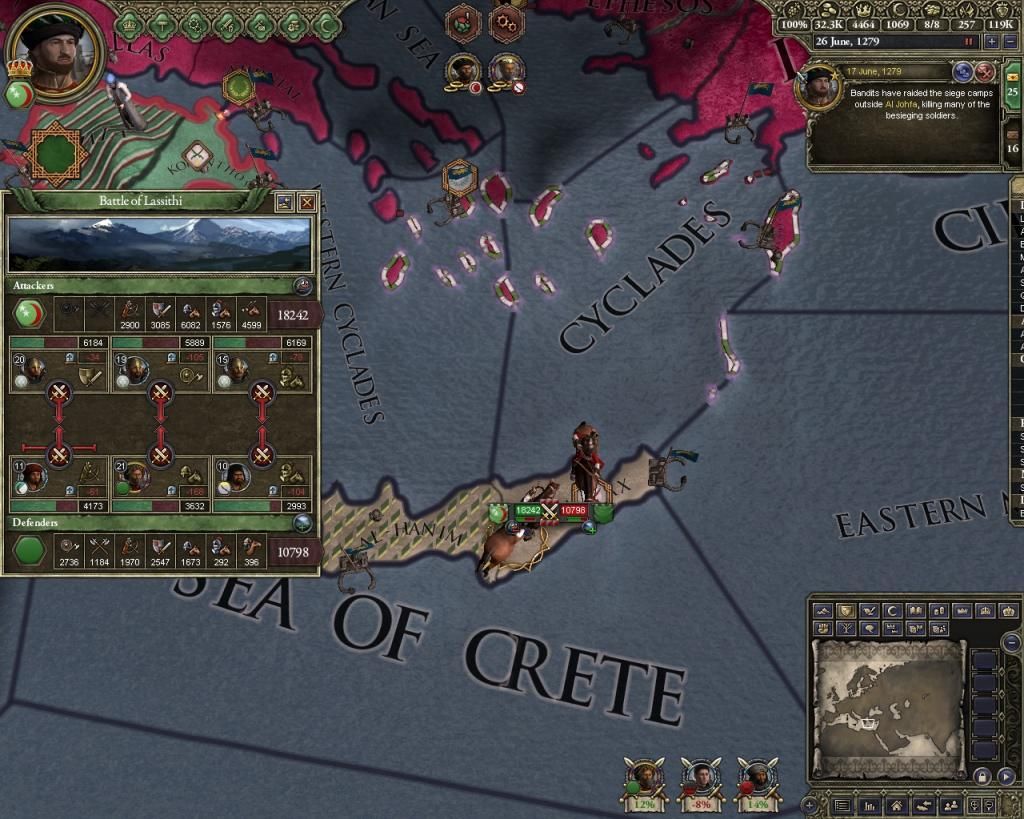Toggle pause on the date bar
Image resolution: width=1024 pixels, height=819 pixels.
(x=968, y=41)
